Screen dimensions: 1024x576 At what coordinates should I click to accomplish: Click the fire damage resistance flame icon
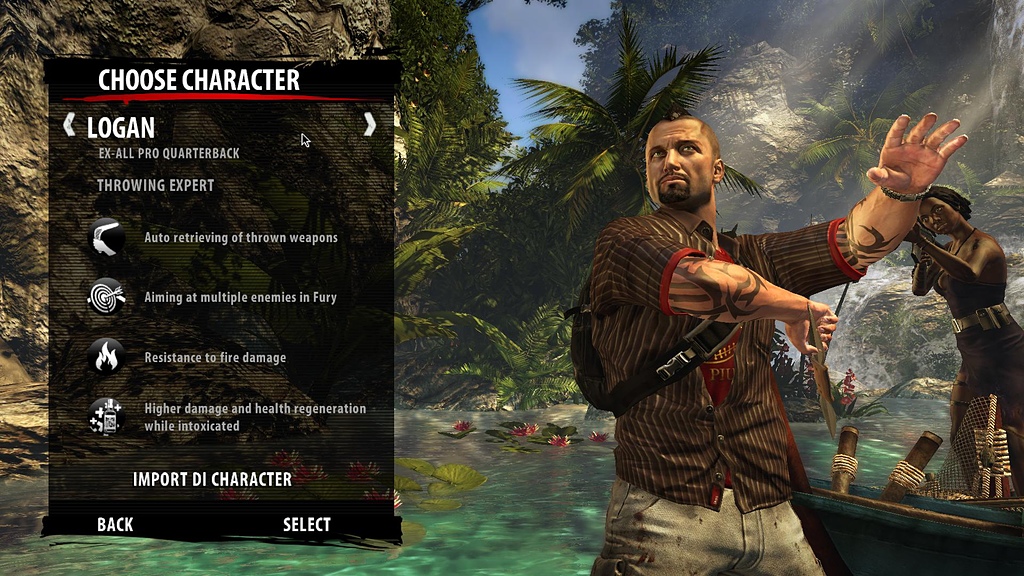coord(106,357)
